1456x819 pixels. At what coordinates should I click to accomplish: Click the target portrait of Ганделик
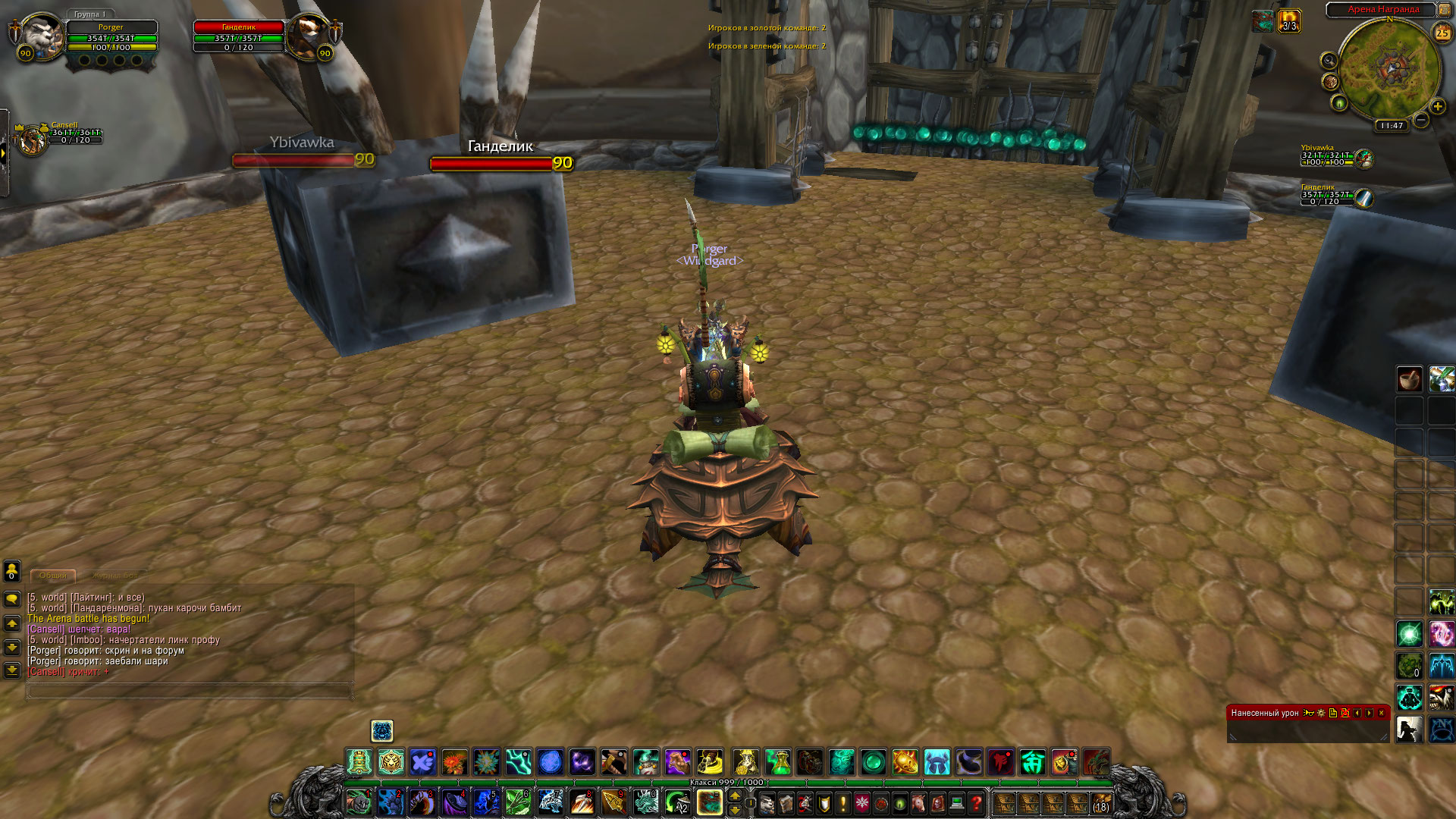click(310, 36)
